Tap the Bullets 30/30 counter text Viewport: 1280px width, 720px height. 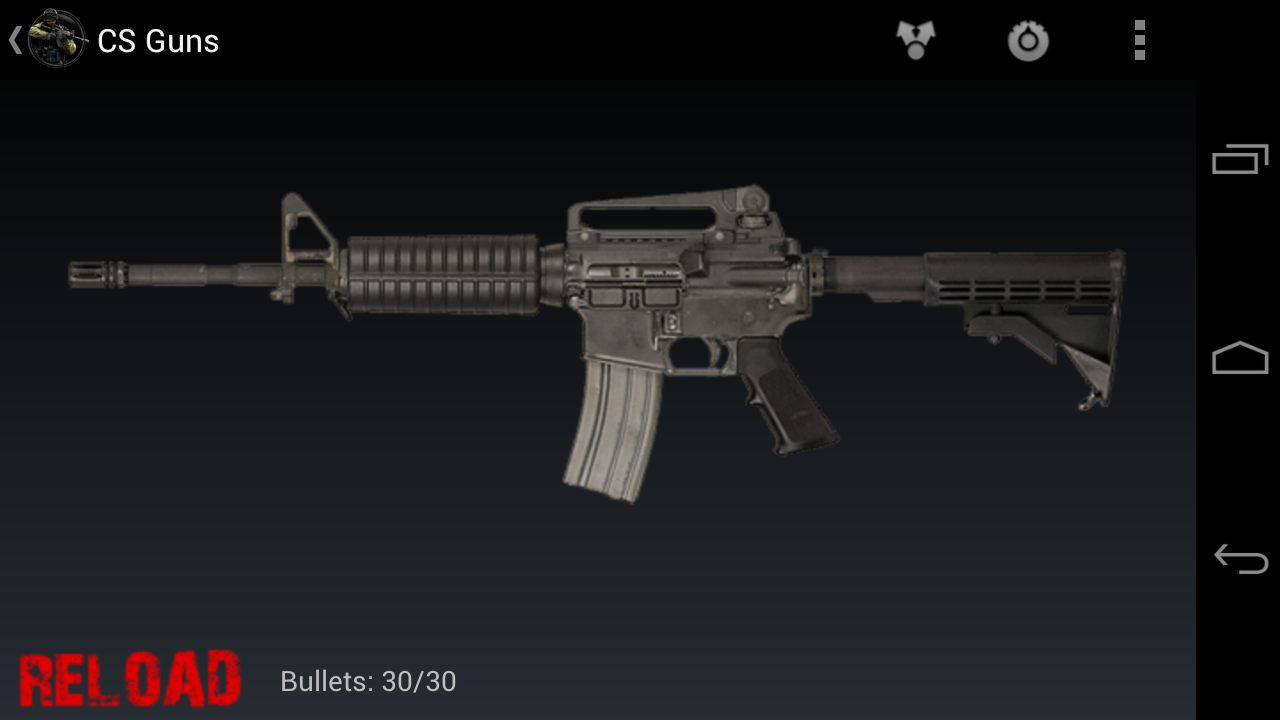[x=367, y=681]
